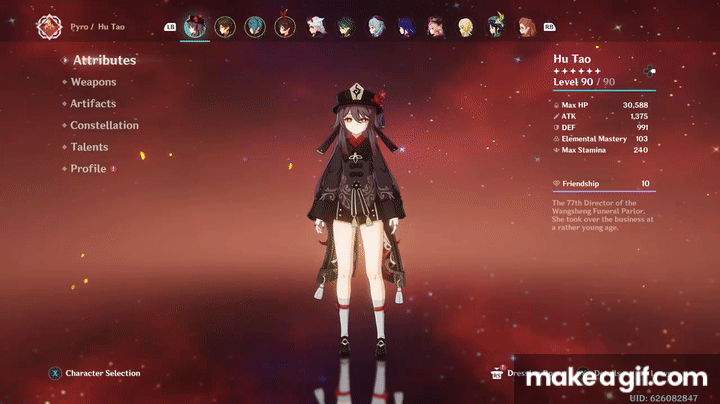
Task: Show the Constellation screen
Action: coord(104,126)
